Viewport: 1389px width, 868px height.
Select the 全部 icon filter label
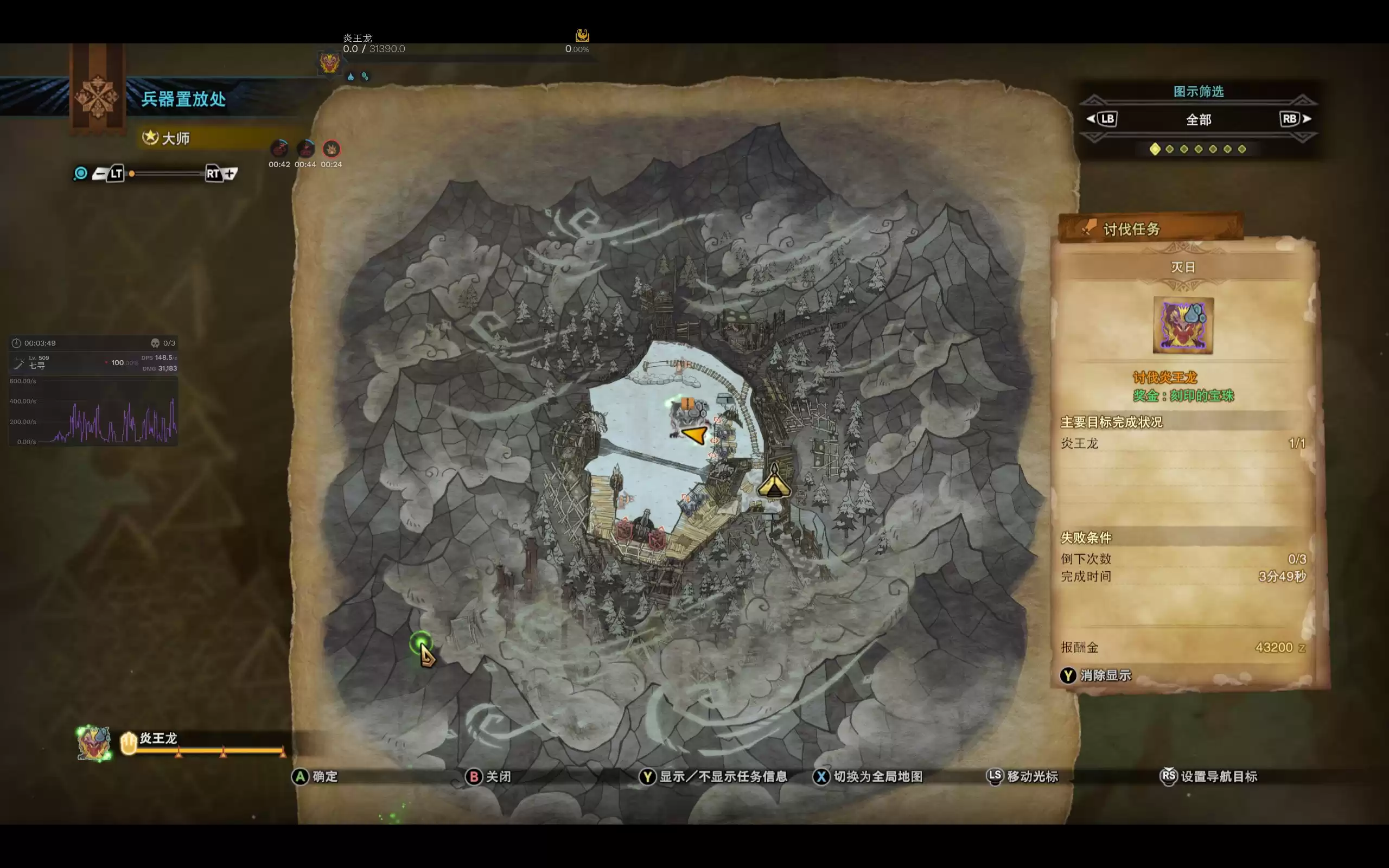click(x=1199, y=119)
